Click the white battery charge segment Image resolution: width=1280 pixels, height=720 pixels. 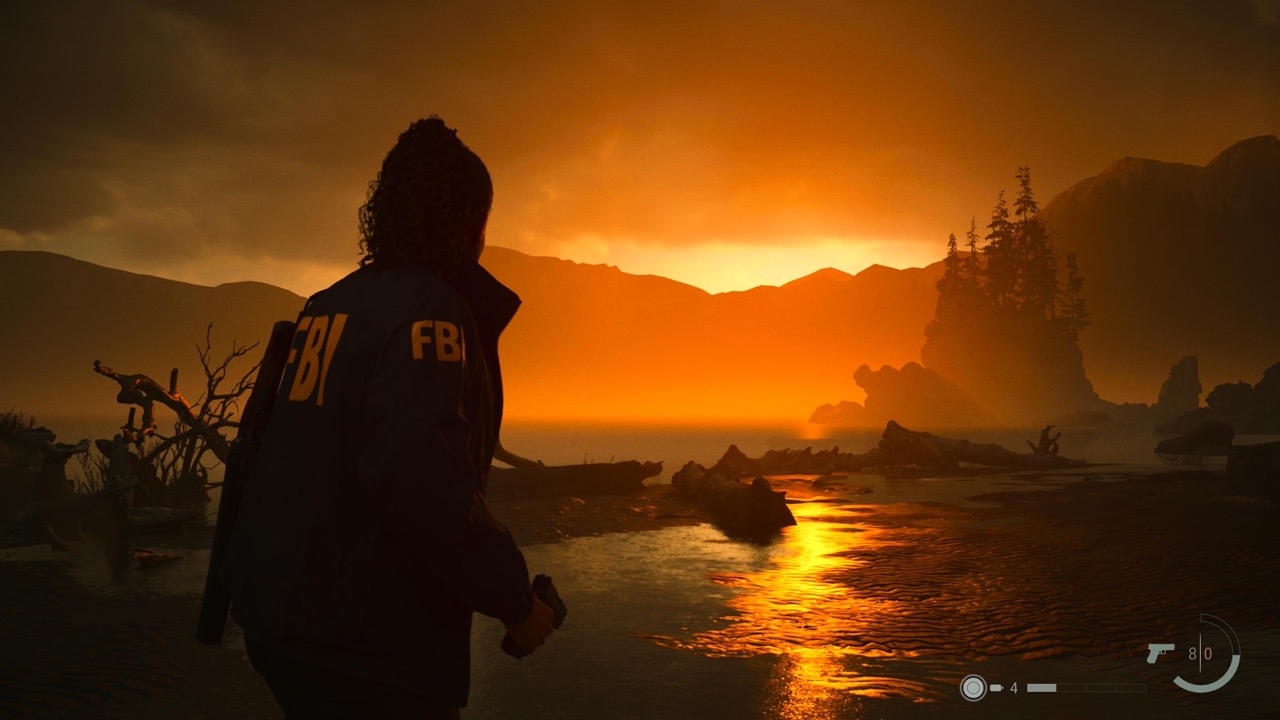click(1041, 687)
